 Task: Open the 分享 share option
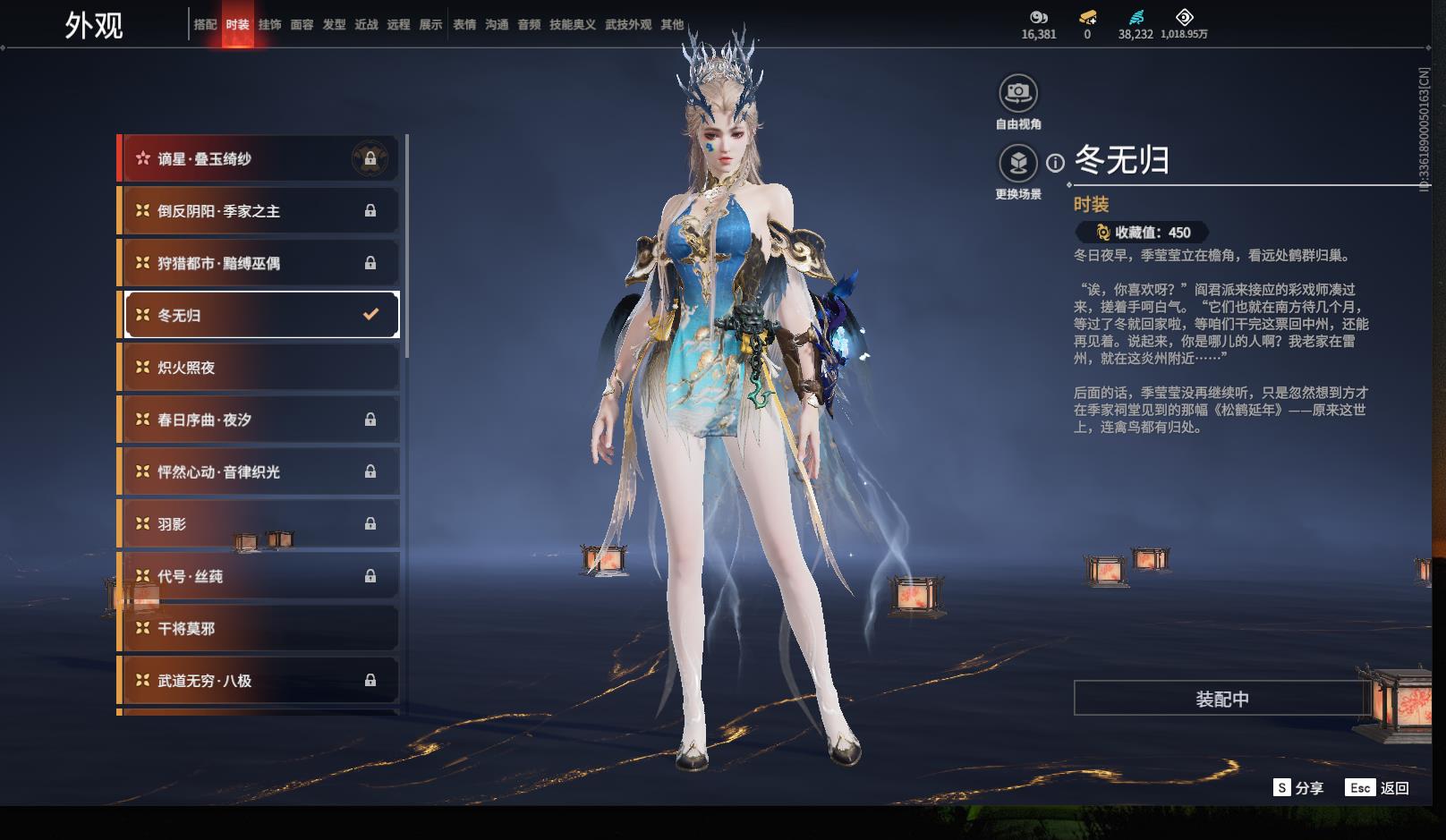pos(1298,787)
